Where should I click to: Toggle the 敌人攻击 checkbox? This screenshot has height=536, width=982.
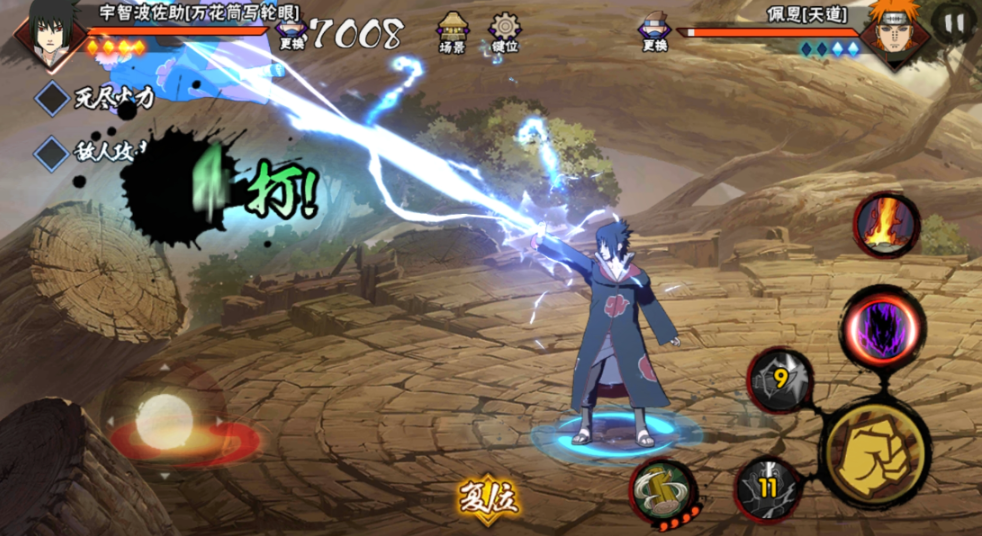pyautogui.click(x=51, y=153)
